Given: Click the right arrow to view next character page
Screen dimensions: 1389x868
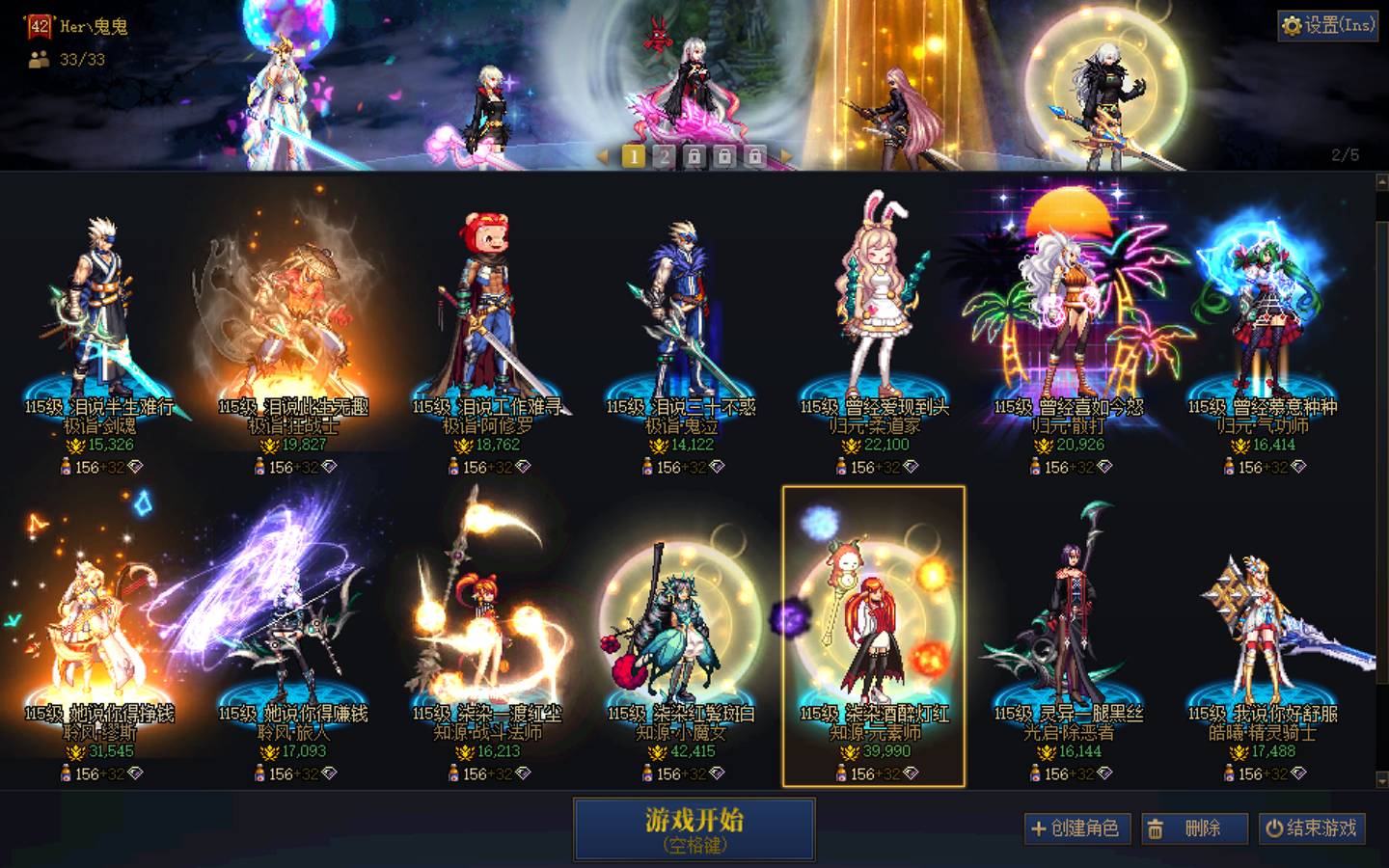Looking at the screenshot, I should pos(787,155).
